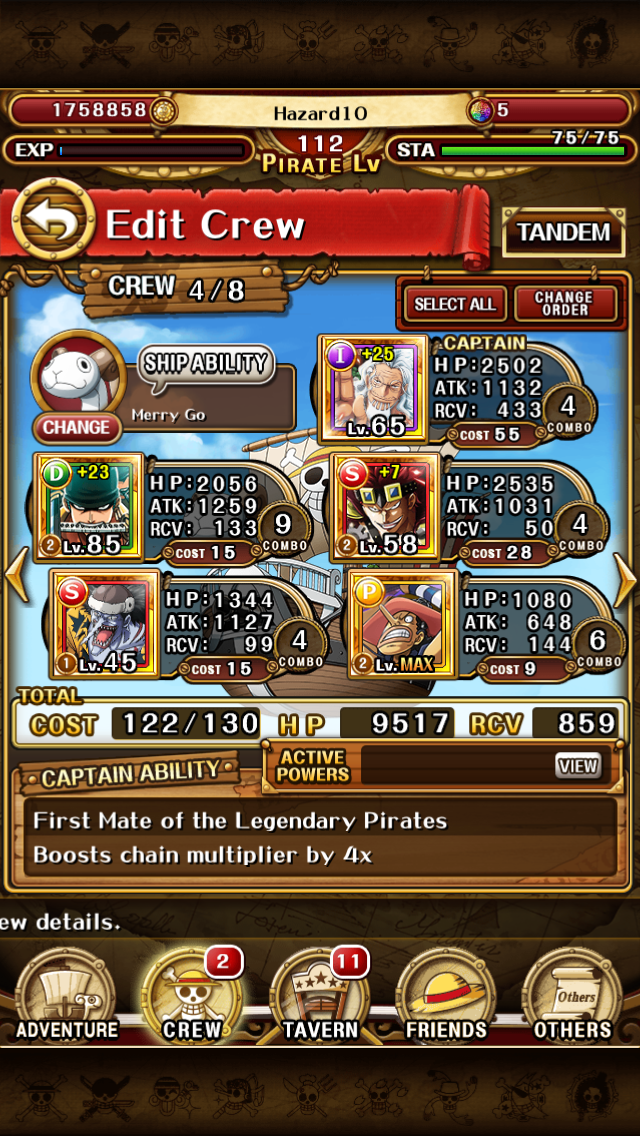Tap the SELECT ALL button

[x=454, y=304]
